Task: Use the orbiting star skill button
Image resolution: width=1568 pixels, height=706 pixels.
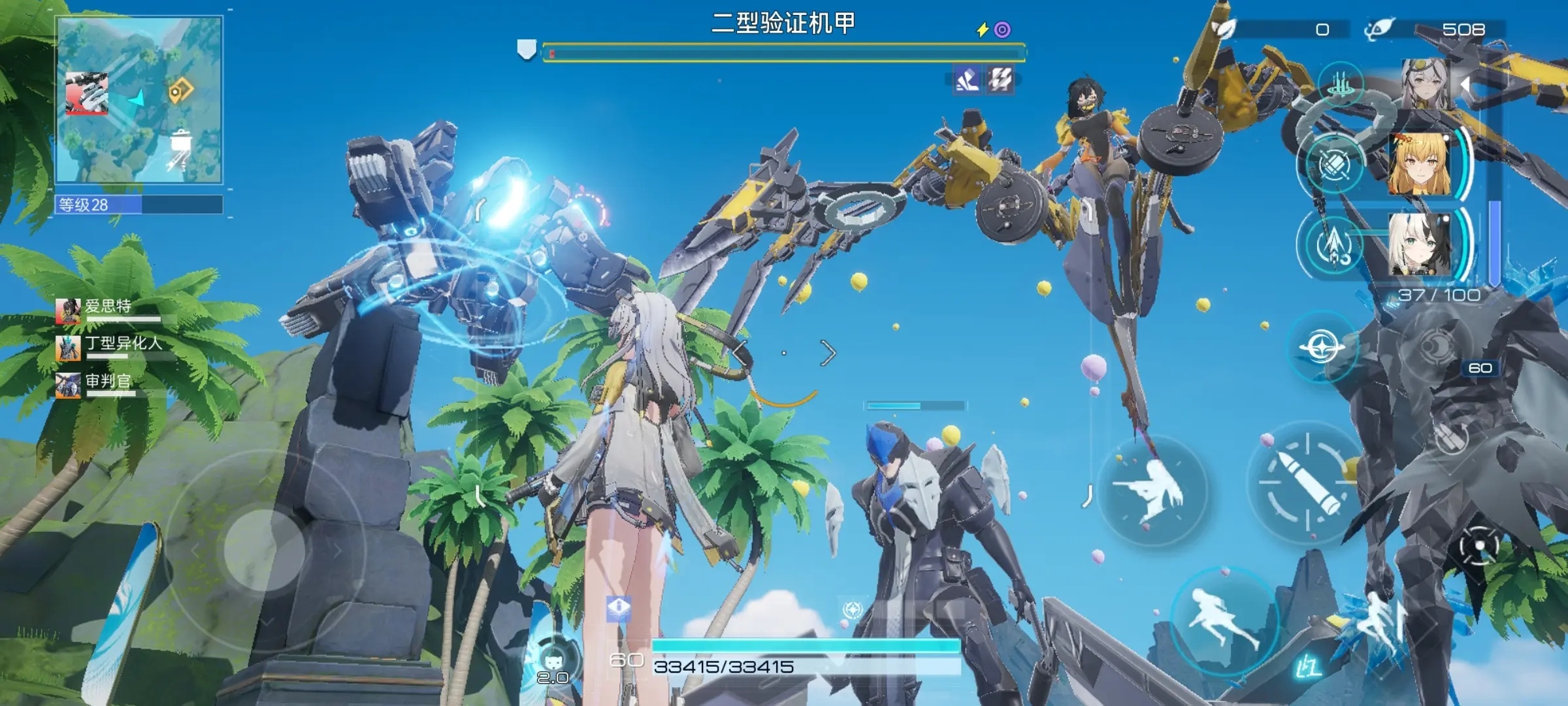Action: click(1322, 346)
